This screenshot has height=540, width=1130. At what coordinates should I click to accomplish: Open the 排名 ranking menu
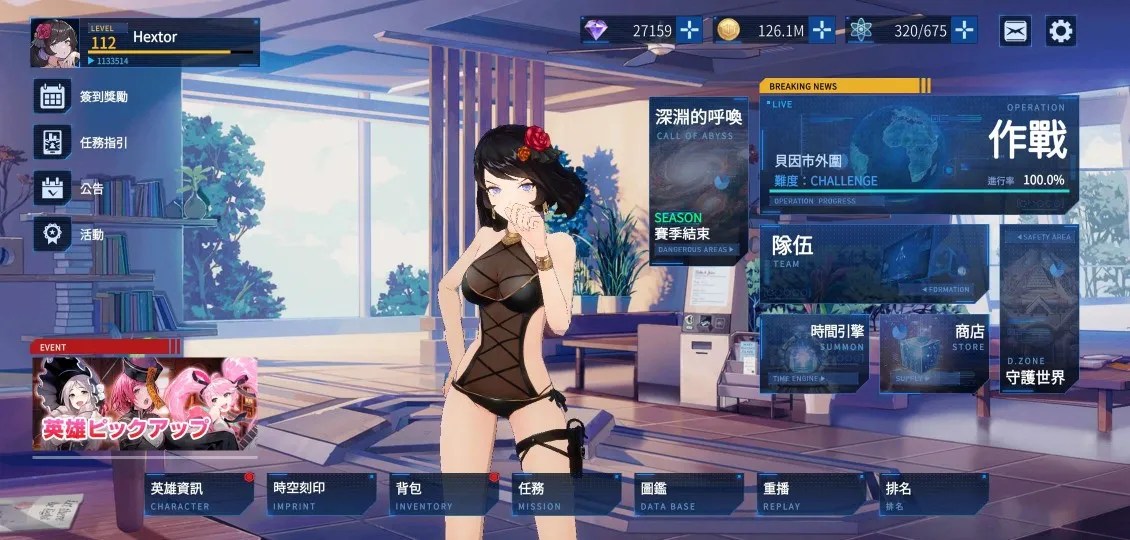[x=933, y=494]
